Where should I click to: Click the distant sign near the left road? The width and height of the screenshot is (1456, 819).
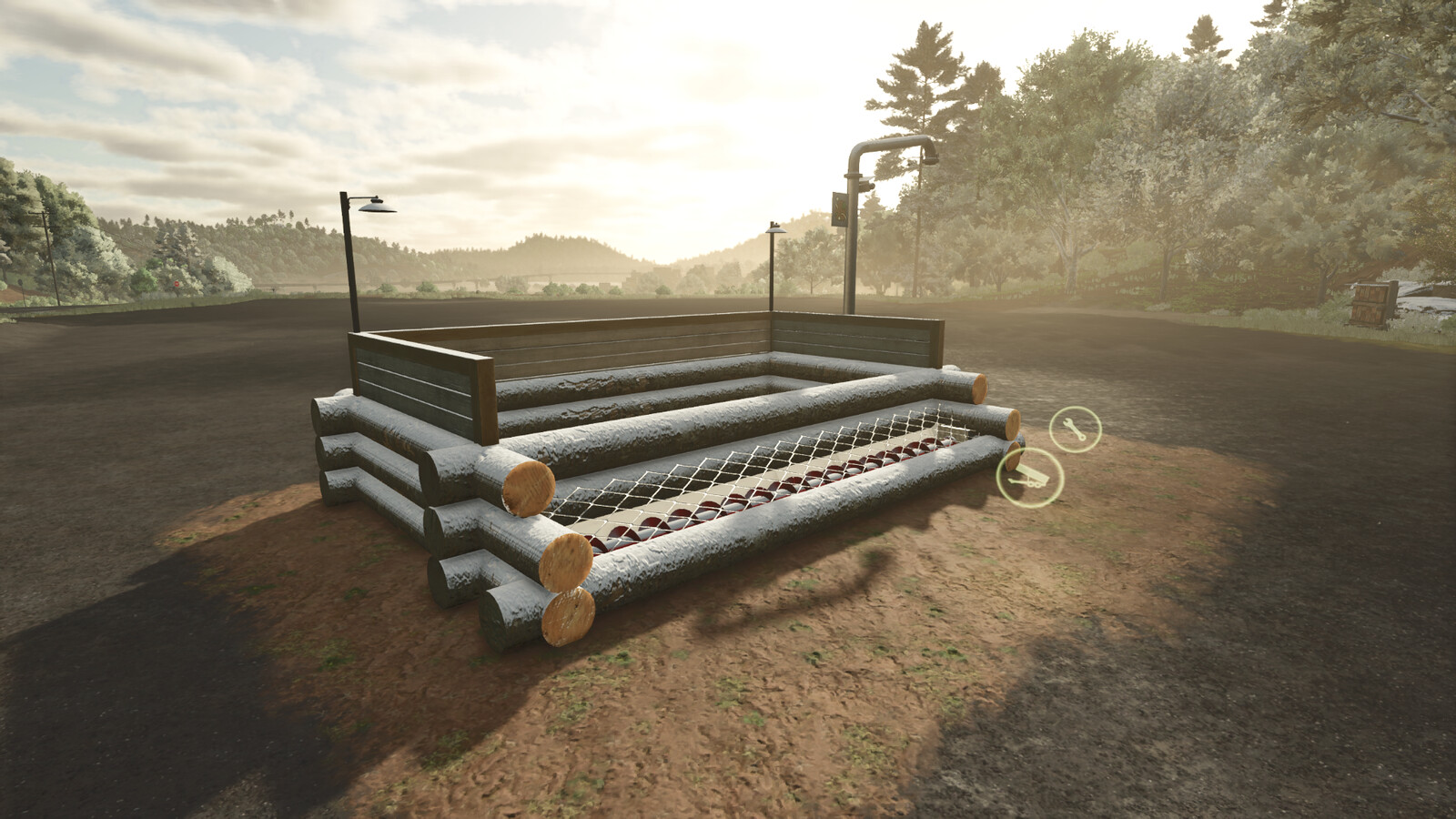pyautogui.click(x=177, y=284)
